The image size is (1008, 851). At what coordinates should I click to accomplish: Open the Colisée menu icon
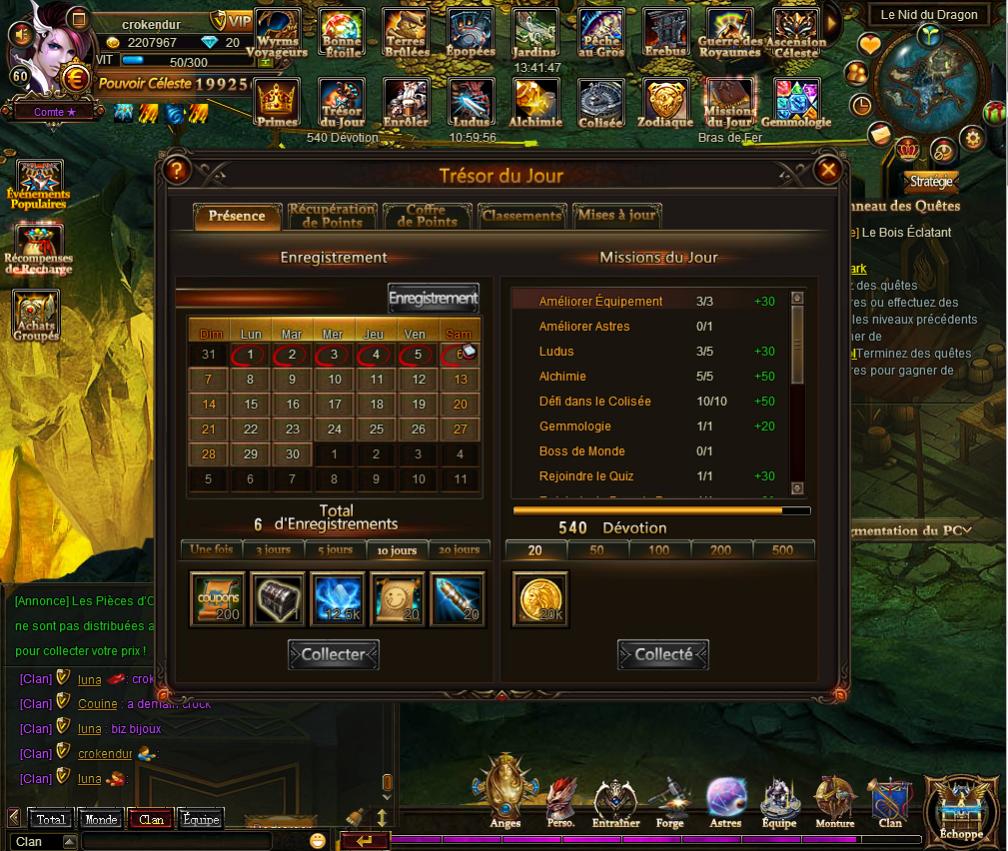[x=600, y=104]
